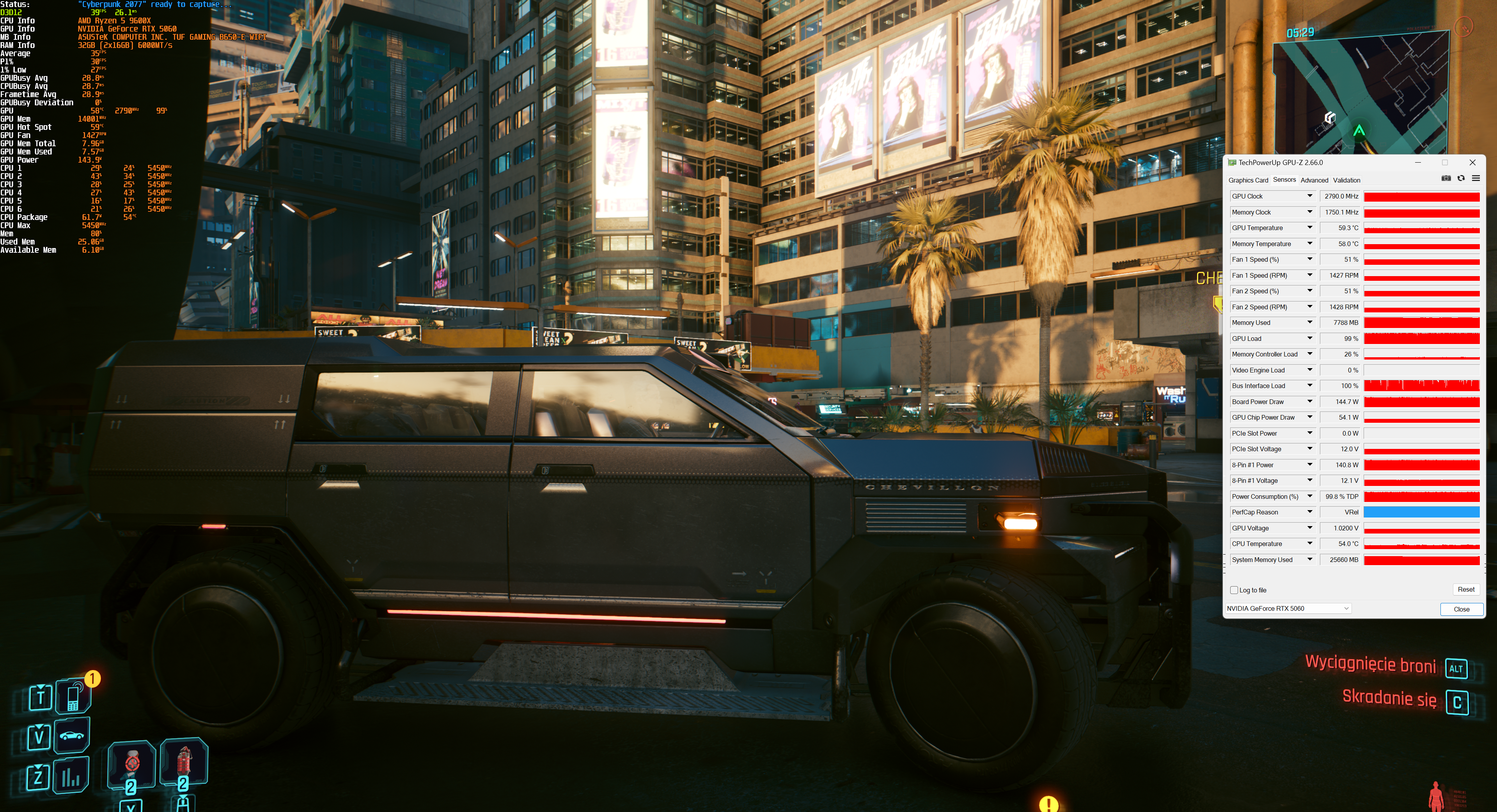The width and height of the screenshot is (1497, 812).
Task: Select the white cube marker on the minimap
Action: [x=1329, y=118]
